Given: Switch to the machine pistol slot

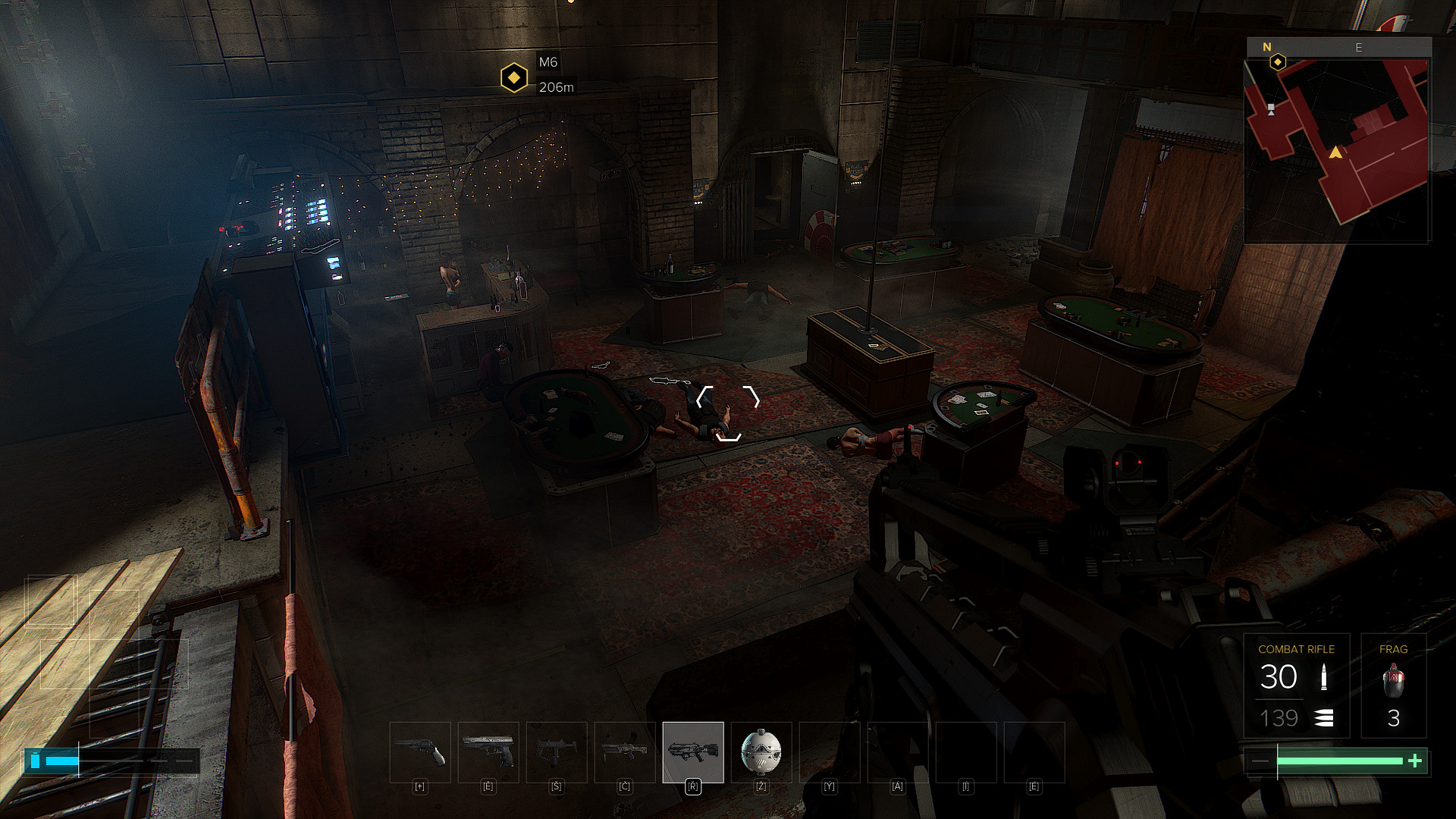Looking at the screenshot, I should coord(557,752).
